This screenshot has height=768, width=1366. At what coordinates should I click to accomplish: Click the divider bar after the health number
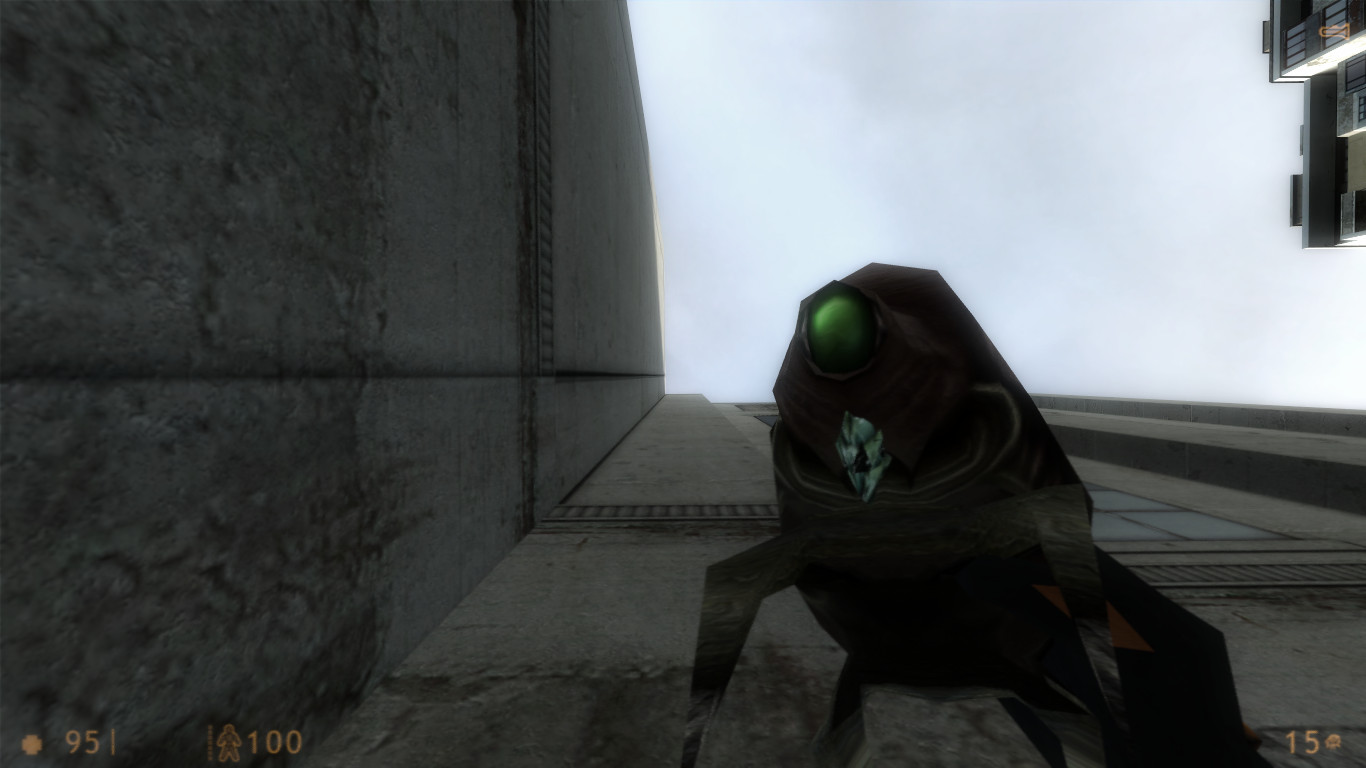(x=112, y=740)
